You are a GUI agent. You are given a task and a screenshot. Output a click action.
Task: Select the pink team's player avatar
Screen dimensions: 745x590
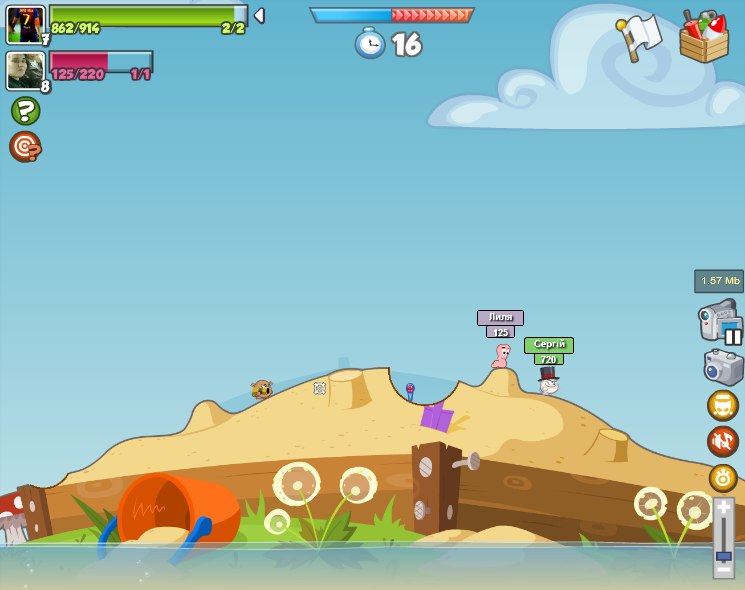pos(24,71)
